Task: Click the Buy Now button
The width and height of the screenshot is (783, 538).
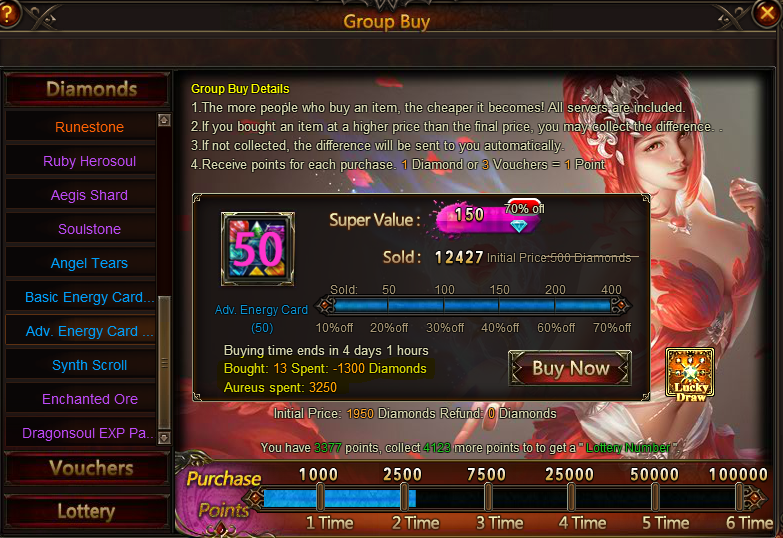Action: (570, 368)
